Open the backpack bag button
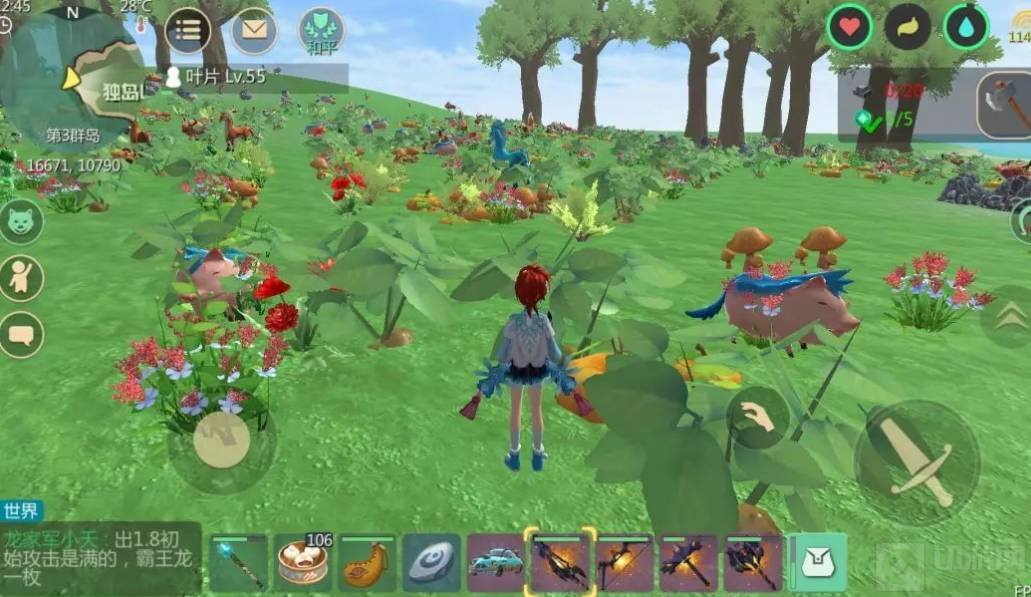1031x597 pixels. 819,563
